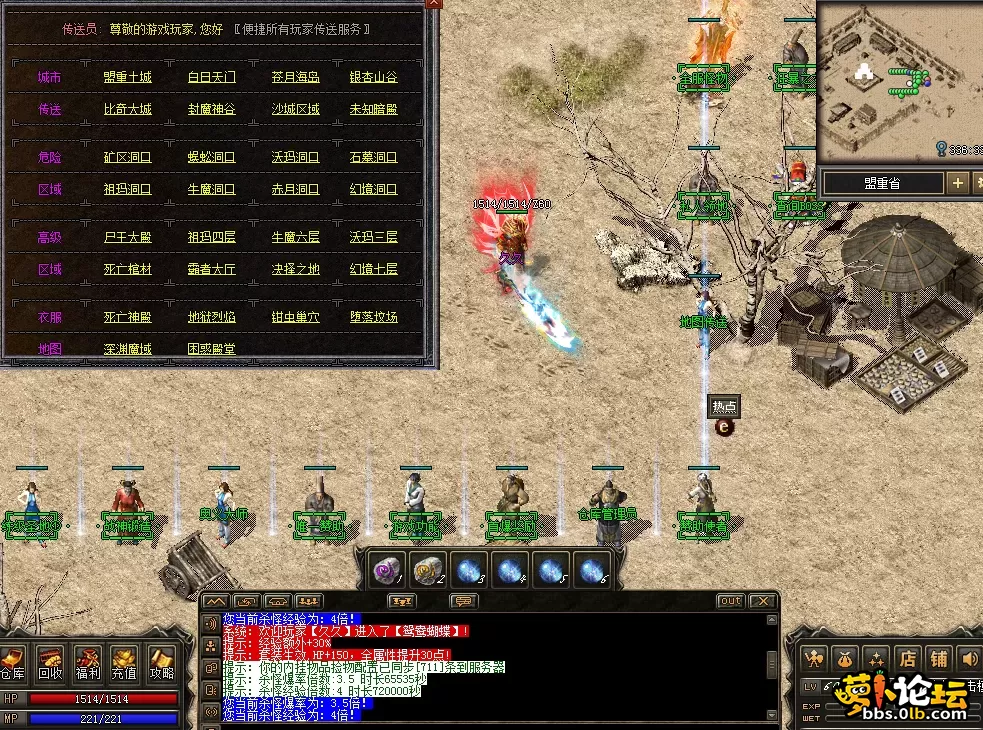Viewport: 983px width, 730px height.
Task: Pick the 矿区洞口 teleport link
Action: pyautogui.click(x=128, y=158)
